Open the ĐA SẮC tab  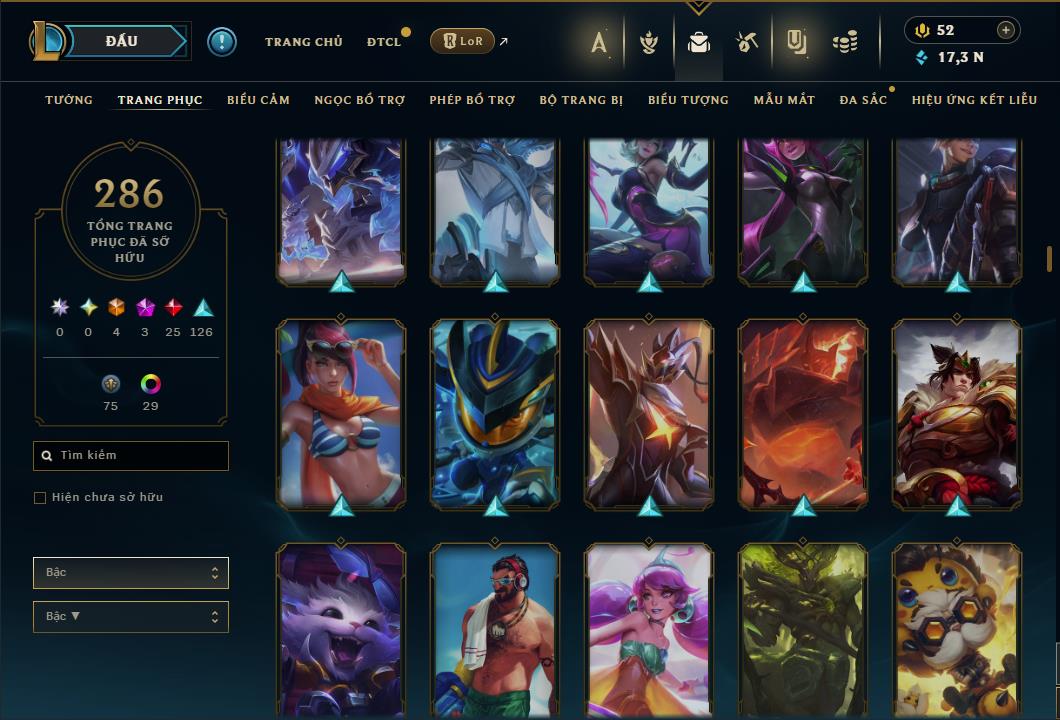(x=863, y=100)
